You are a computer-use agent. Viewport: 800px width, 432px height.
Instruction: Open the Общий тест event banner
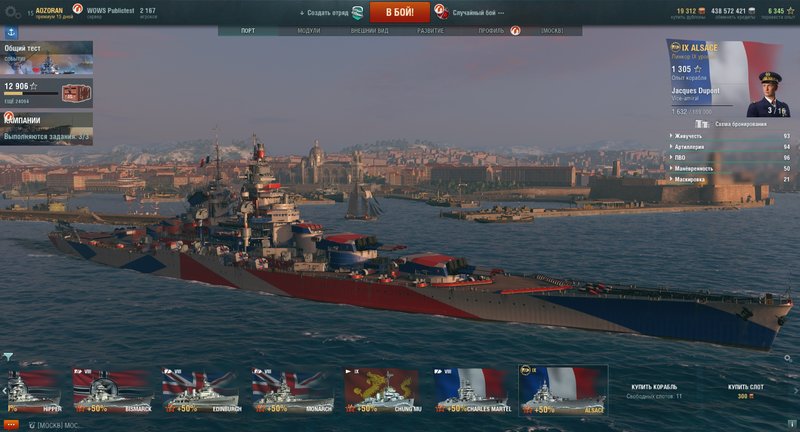46,59
